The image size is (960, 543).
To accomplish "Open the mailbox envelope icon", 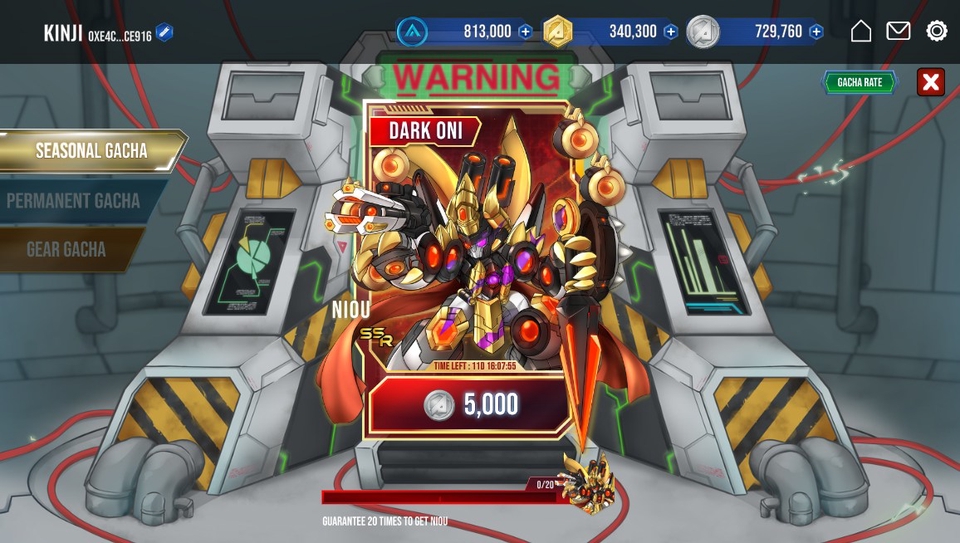I will pos(898,31).
